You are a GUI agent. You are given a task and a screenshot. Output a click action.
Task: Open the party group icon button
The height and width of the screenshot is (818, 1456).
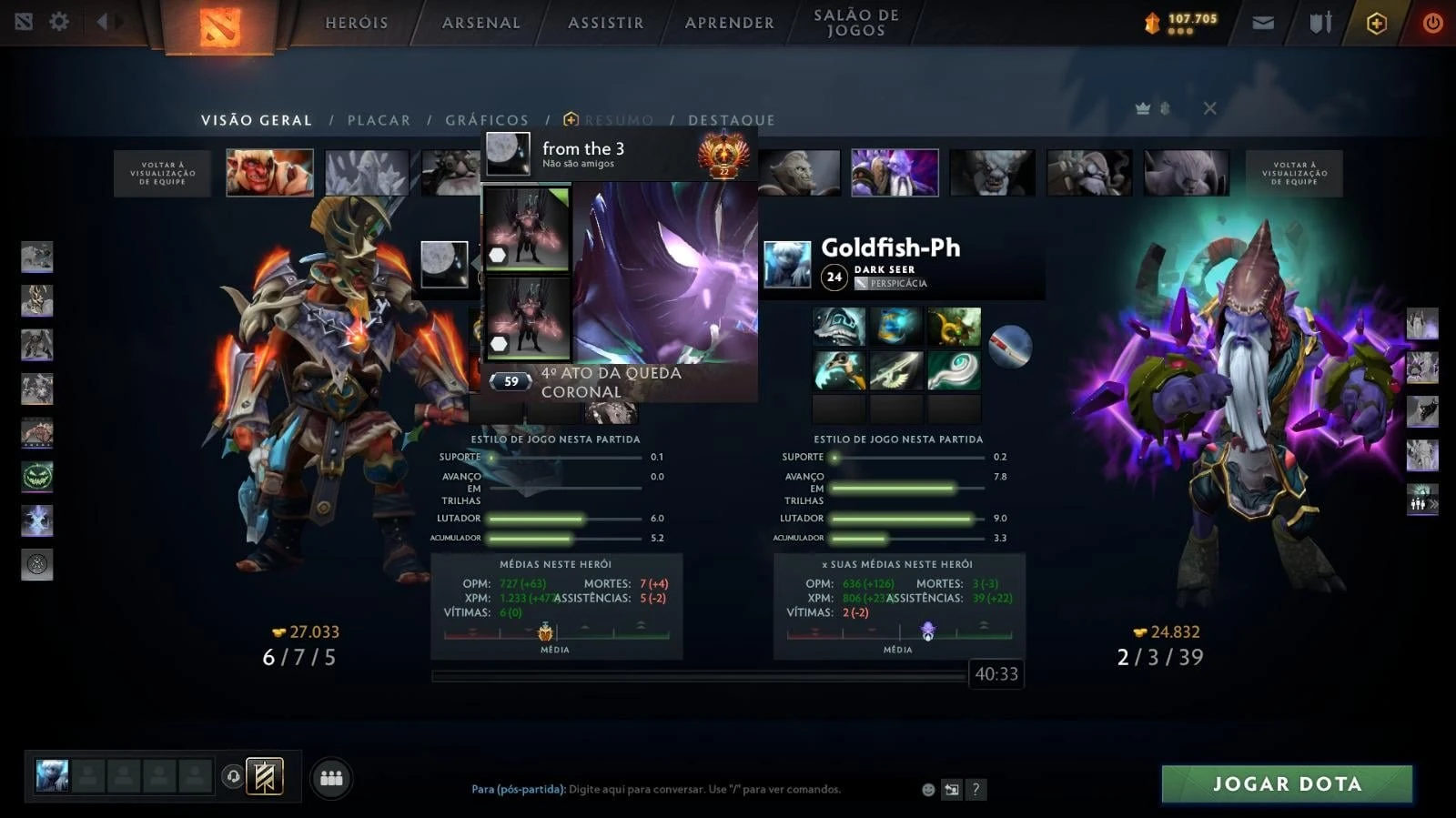pyautogui.click(x=331, y=778)
